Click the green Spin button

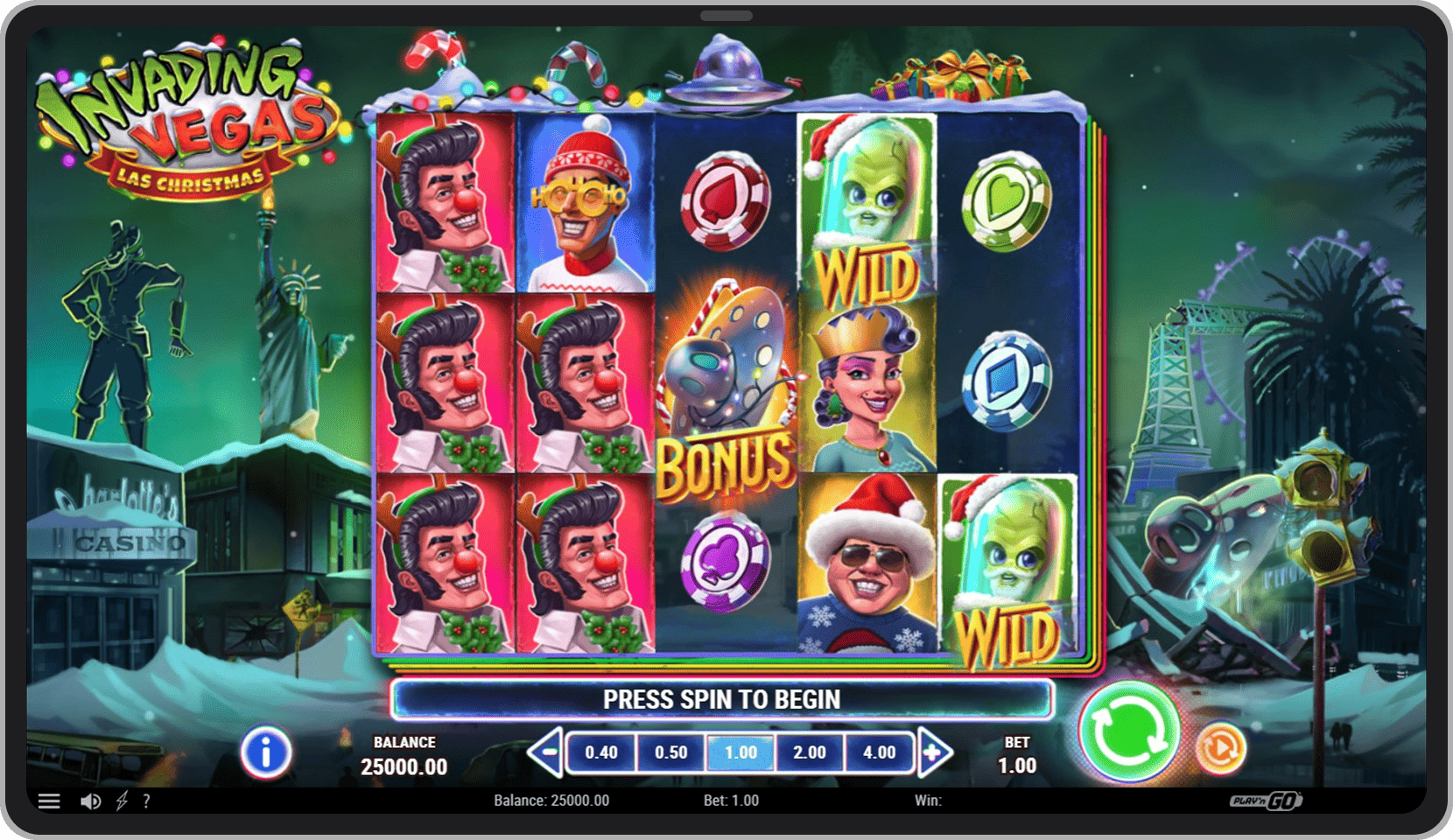coord(1129,738)
